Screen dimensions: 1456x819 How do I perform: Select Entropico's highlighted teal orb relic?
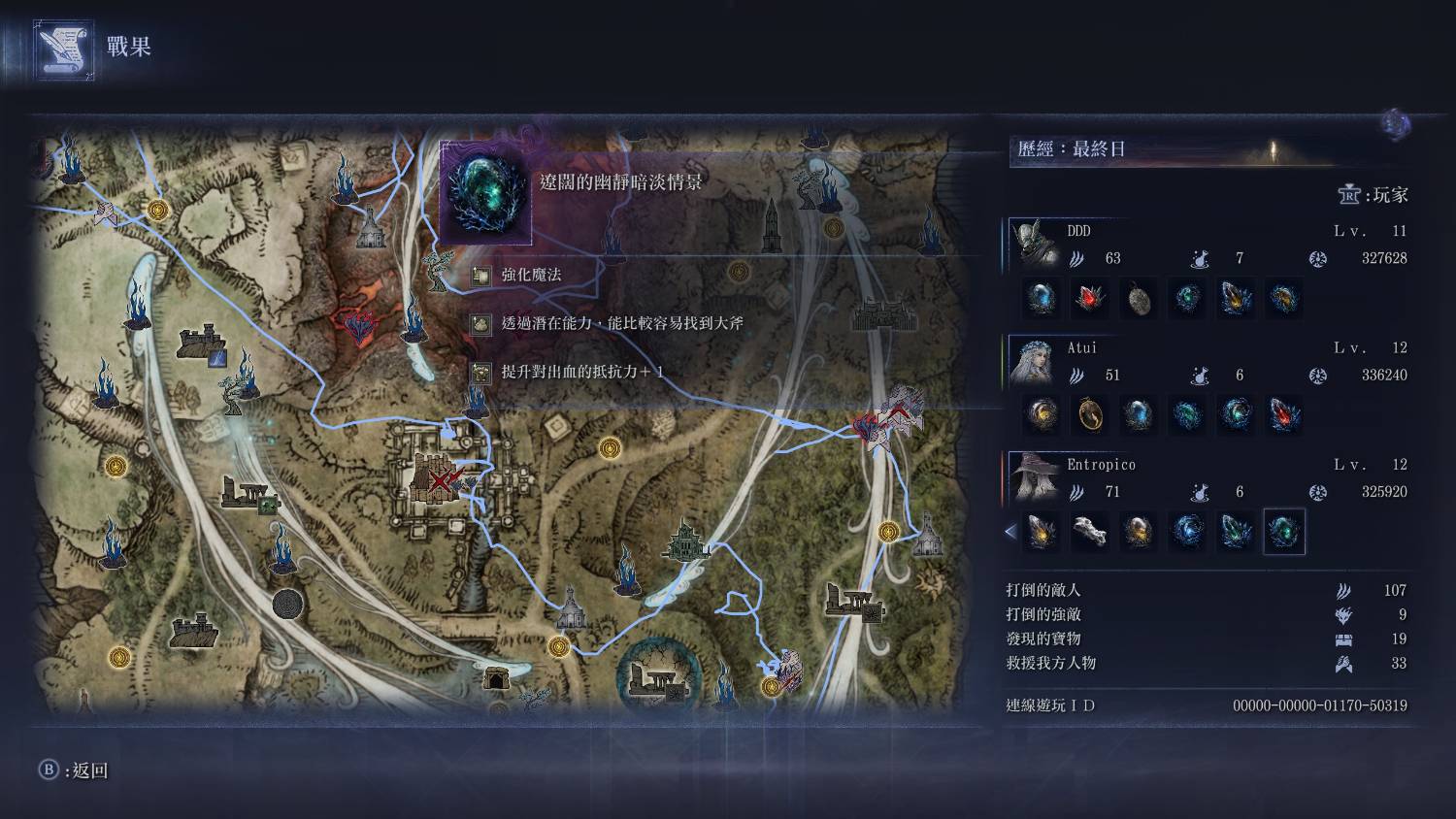point(1284,532)
